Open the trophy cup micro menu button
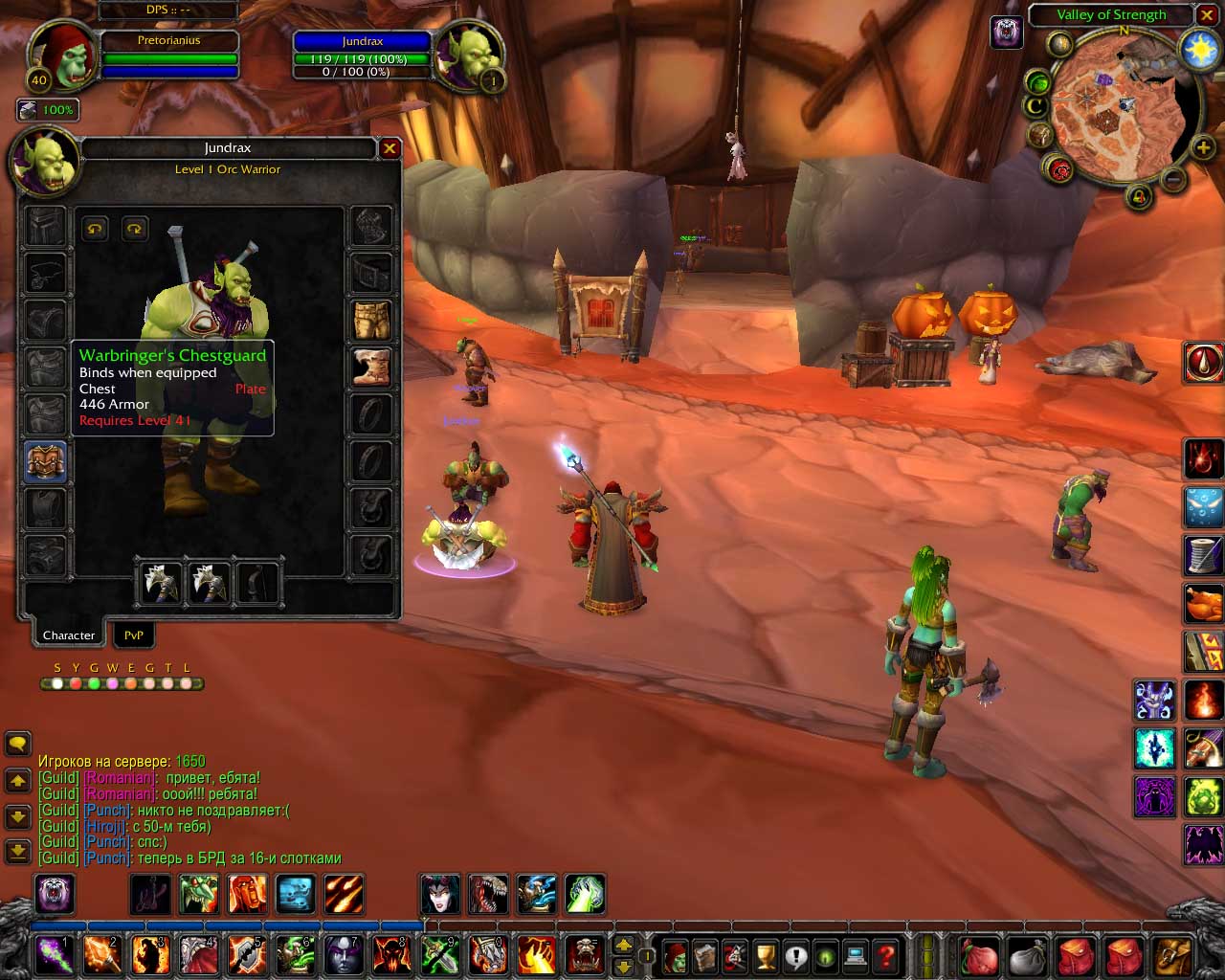The width and height of the screenshot is (1225, 980). coord(766,956)
